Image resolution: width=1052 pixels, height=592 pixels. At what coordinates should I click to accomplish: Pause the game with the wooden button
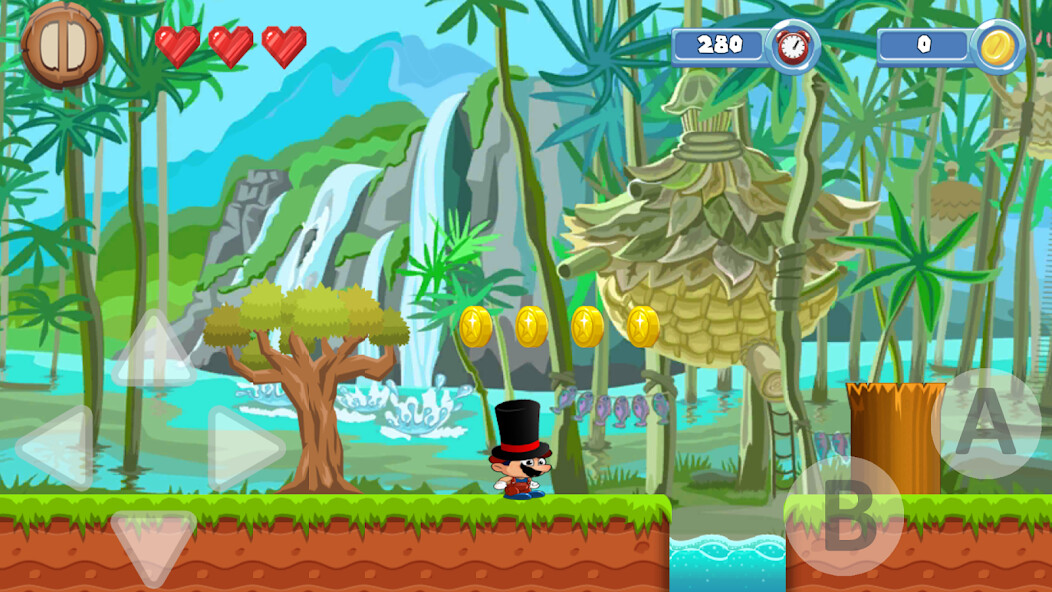(x=62, y=45)
